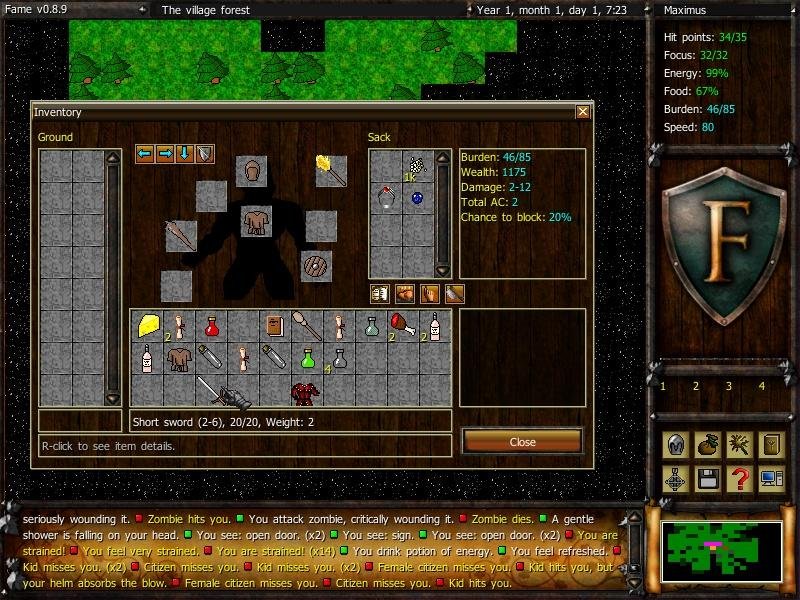Select the equipped leather helm slot
The height and width of the screenshot is (600, 800).
pyautogui.click(x=252, y=170)
